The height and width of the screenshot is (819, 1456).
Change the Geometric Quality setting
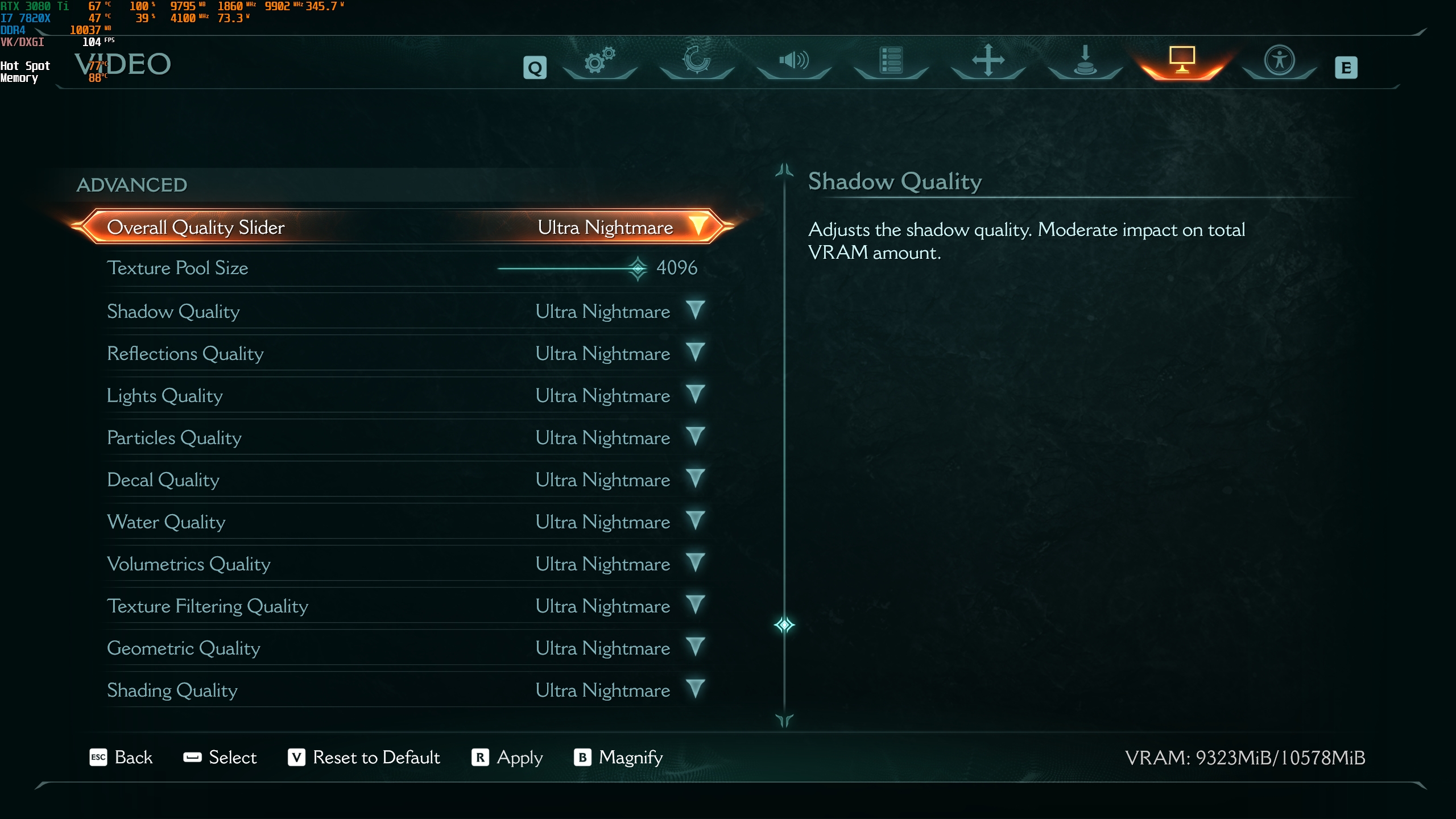point(695,647)
